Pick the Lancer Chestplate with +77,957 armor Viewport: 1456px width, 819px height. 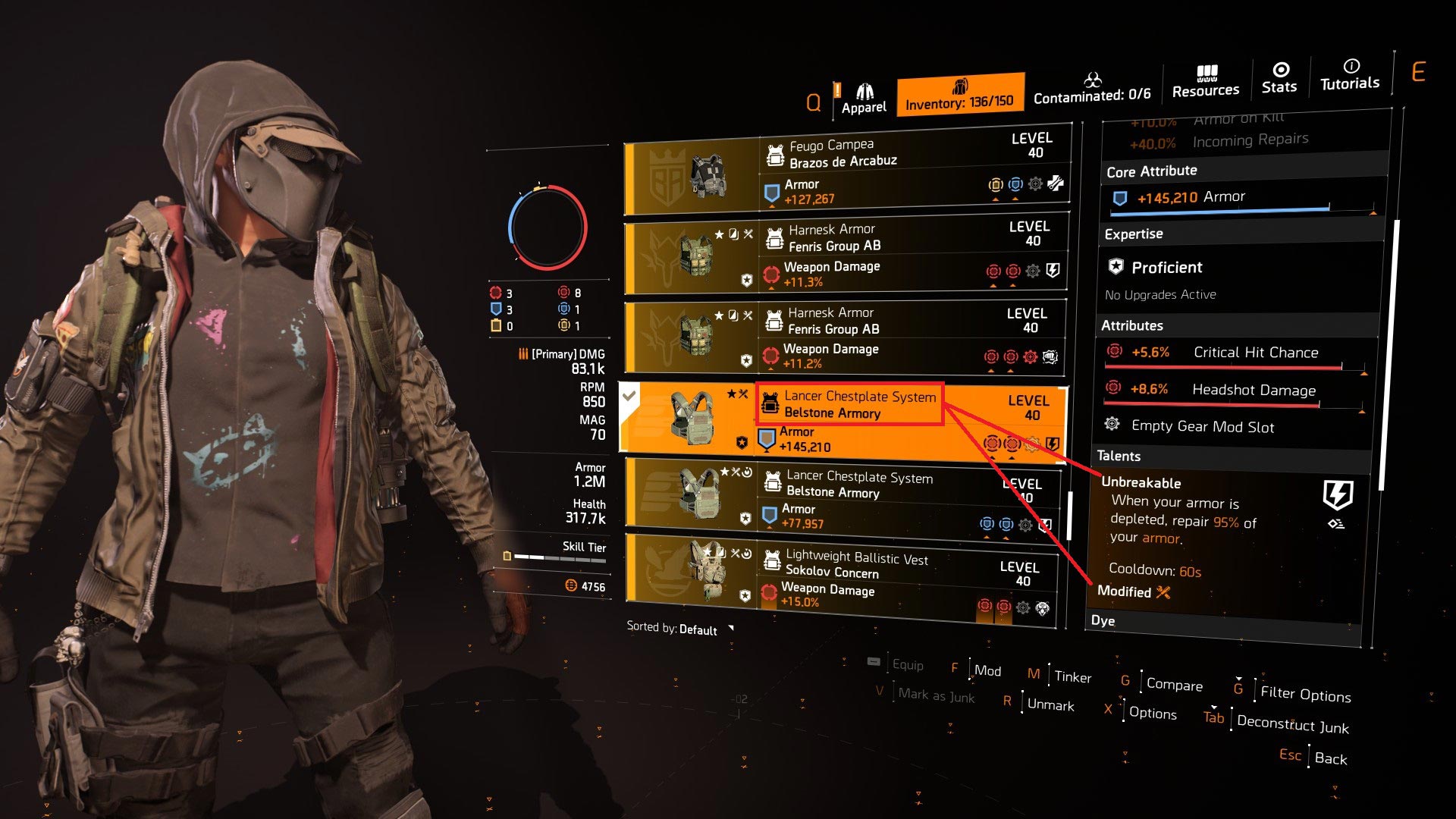coord(842,499)
